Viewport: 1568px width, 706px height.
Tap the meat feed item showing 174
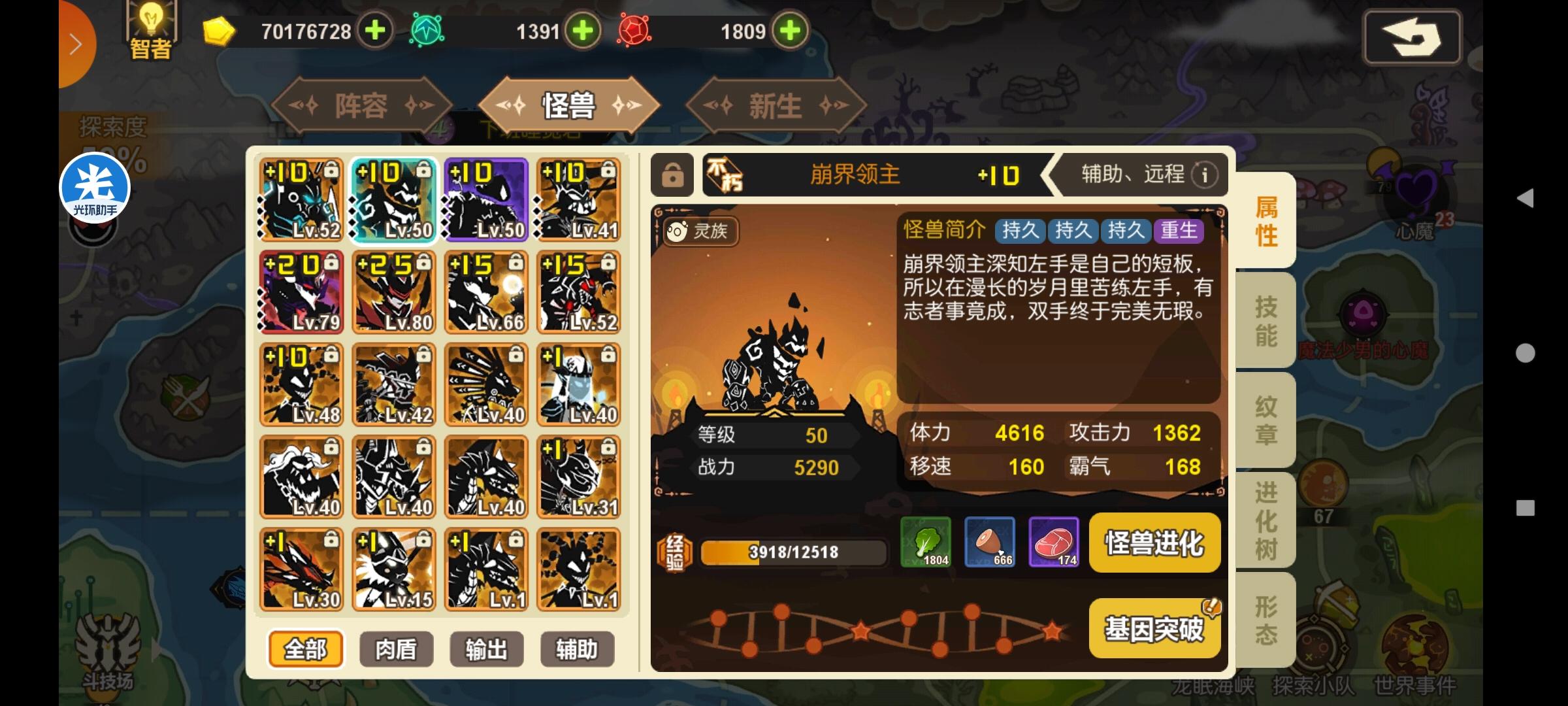click(x=1054, y=543)
